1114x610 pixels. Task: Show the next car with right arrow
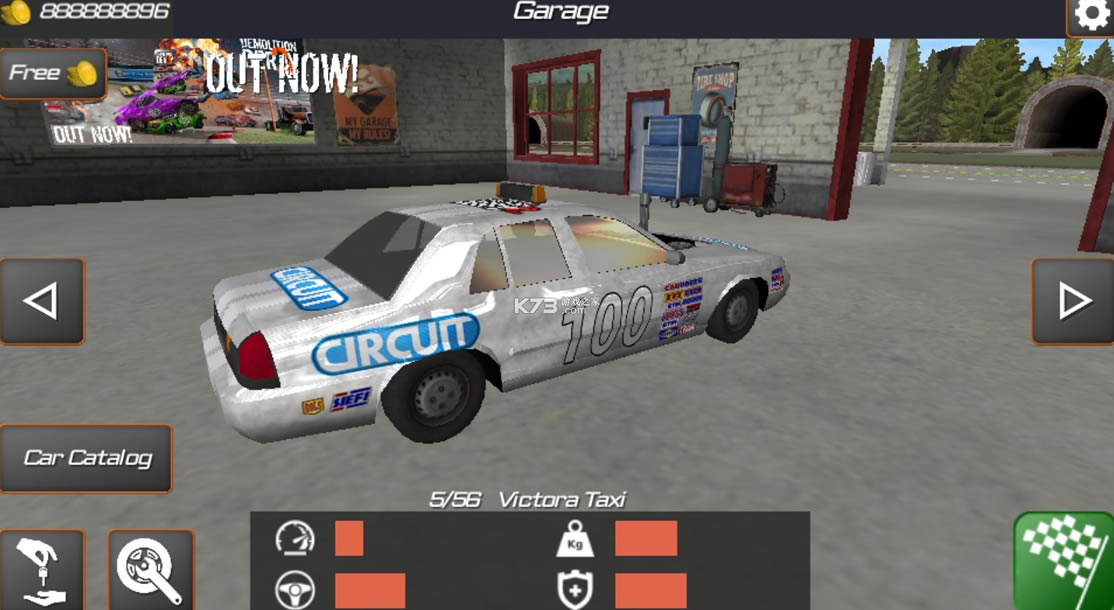tap(1073, 301)
